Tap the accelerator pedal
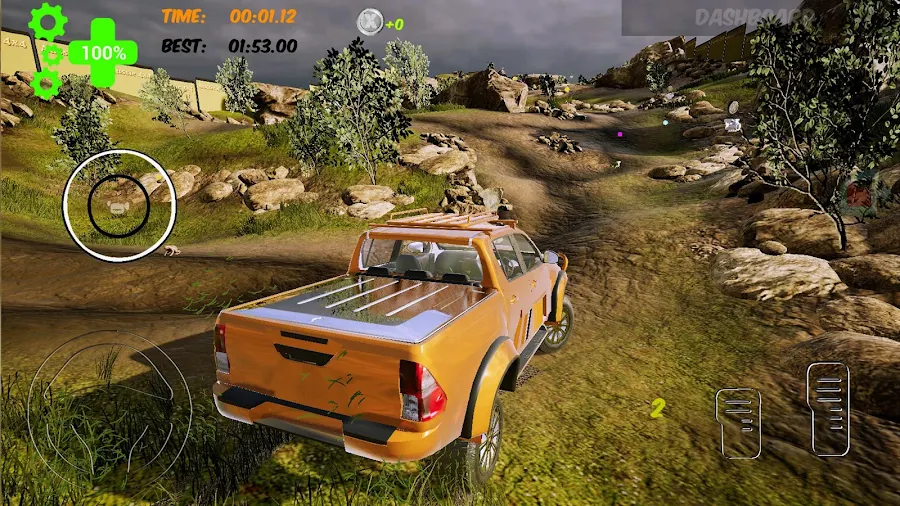Image resolution: width=900 pixels, height=506 pixels. (828, 409)
